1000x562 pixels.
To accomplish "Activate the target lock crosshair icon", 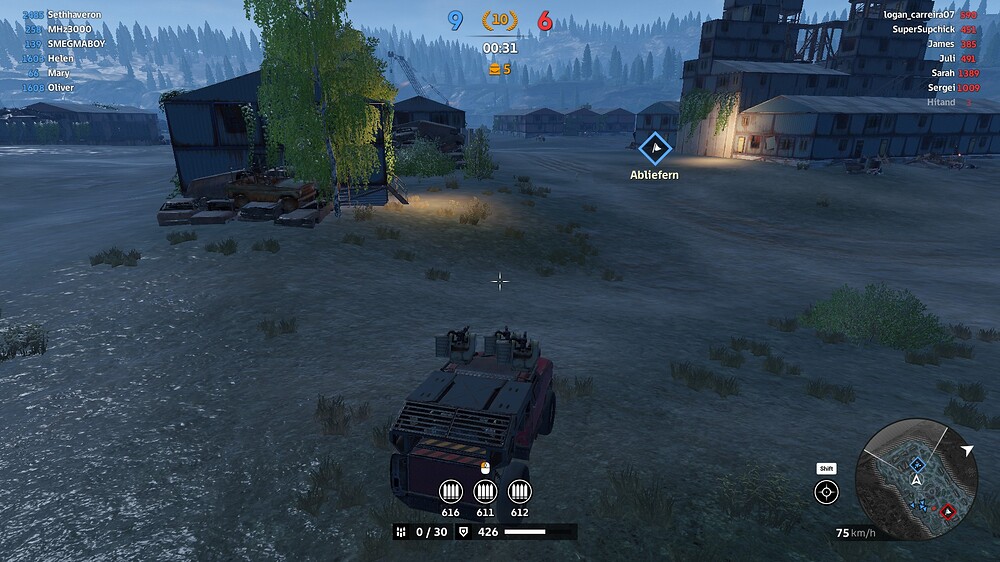I will [x=827, y=492].
